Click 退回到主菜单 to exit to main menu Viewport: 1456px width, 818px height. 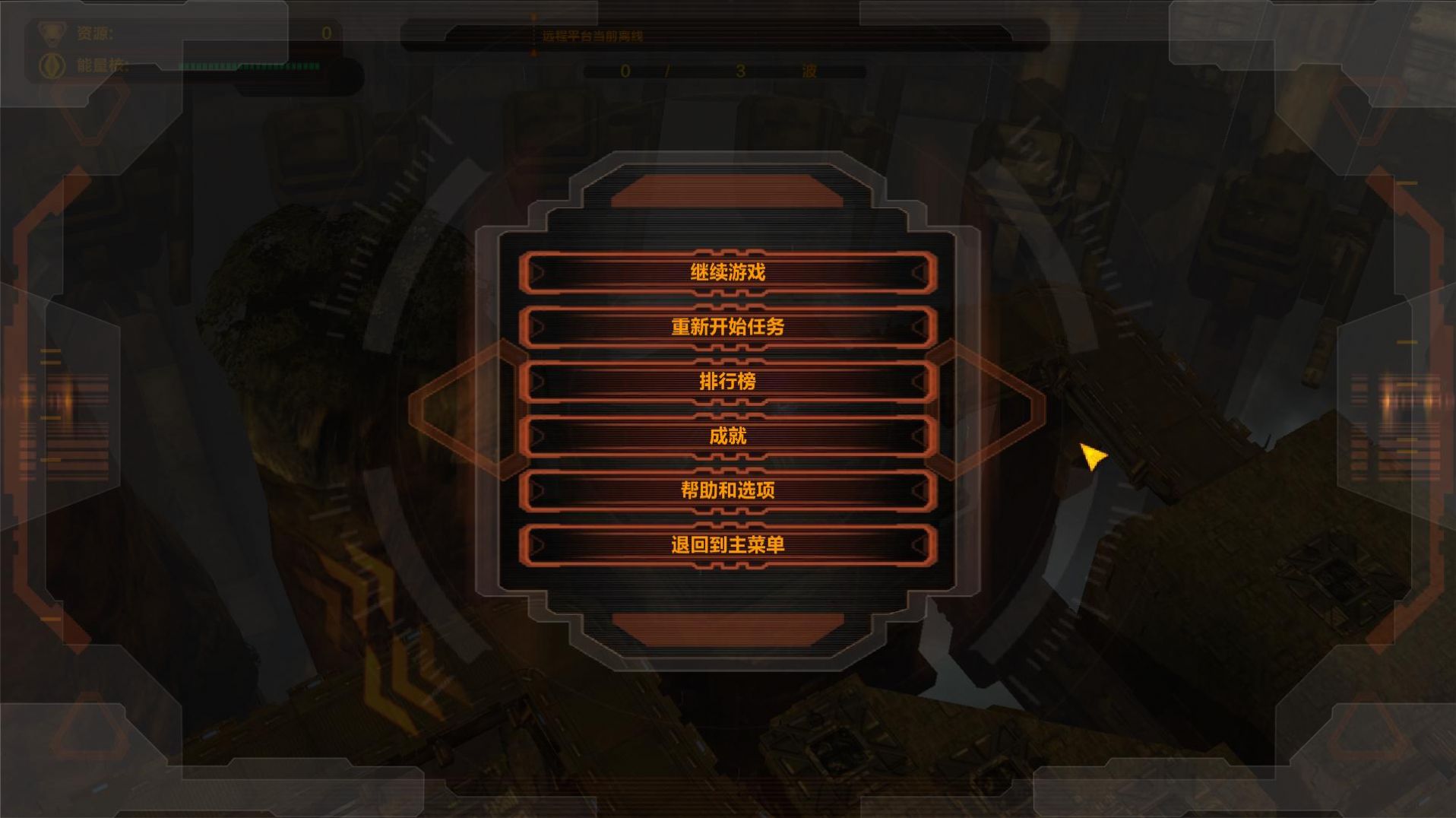(x=727, y=544)
